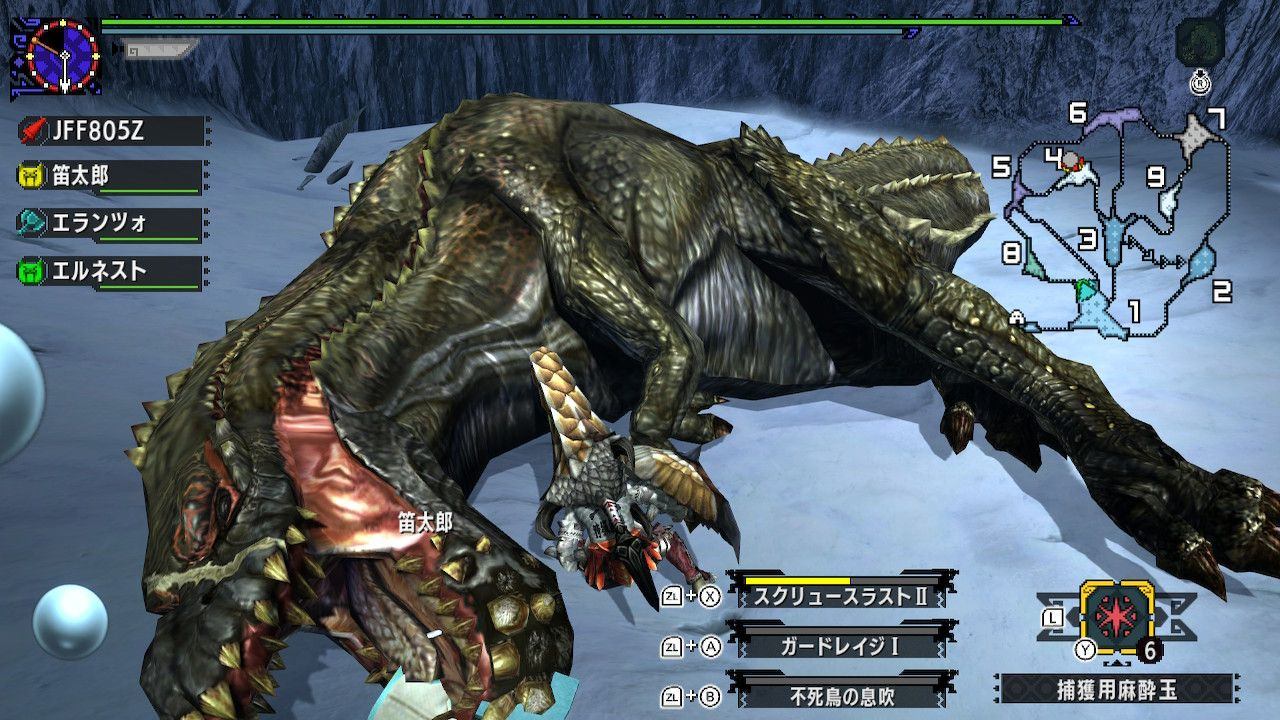Click the 捕獲用麻酔玉 item name label
This screenshot has width=1280, height=720.
click(x=1117, y=691)
